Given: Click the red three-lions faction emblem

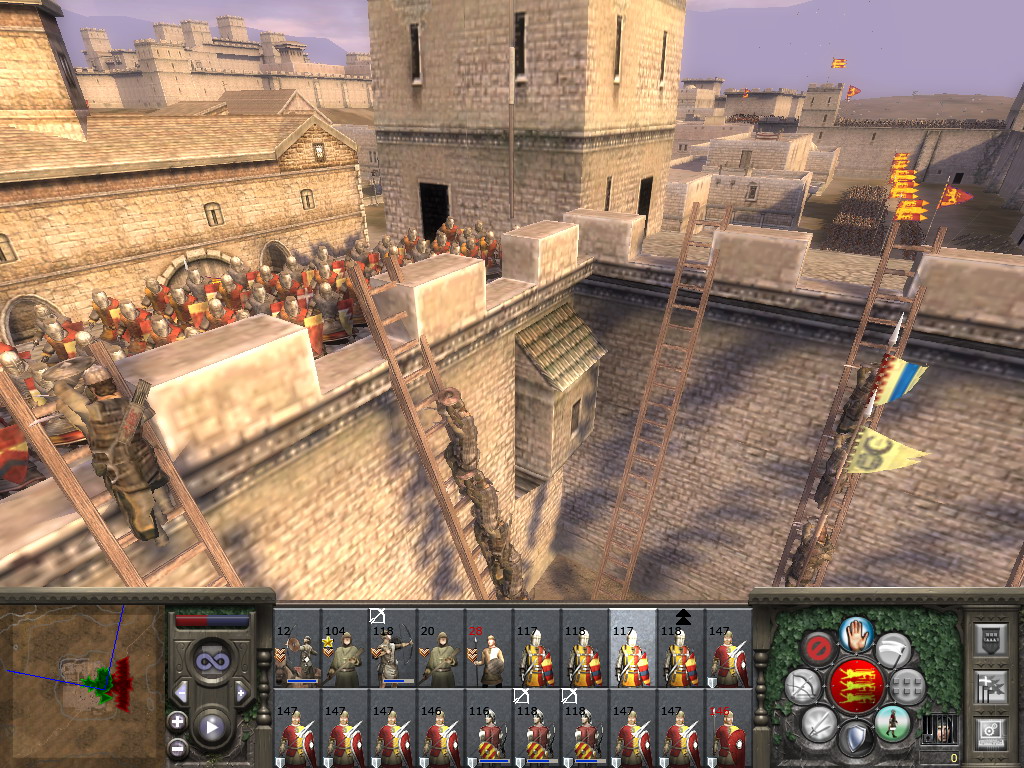Looking at the screenshot, I should [856, 685].
